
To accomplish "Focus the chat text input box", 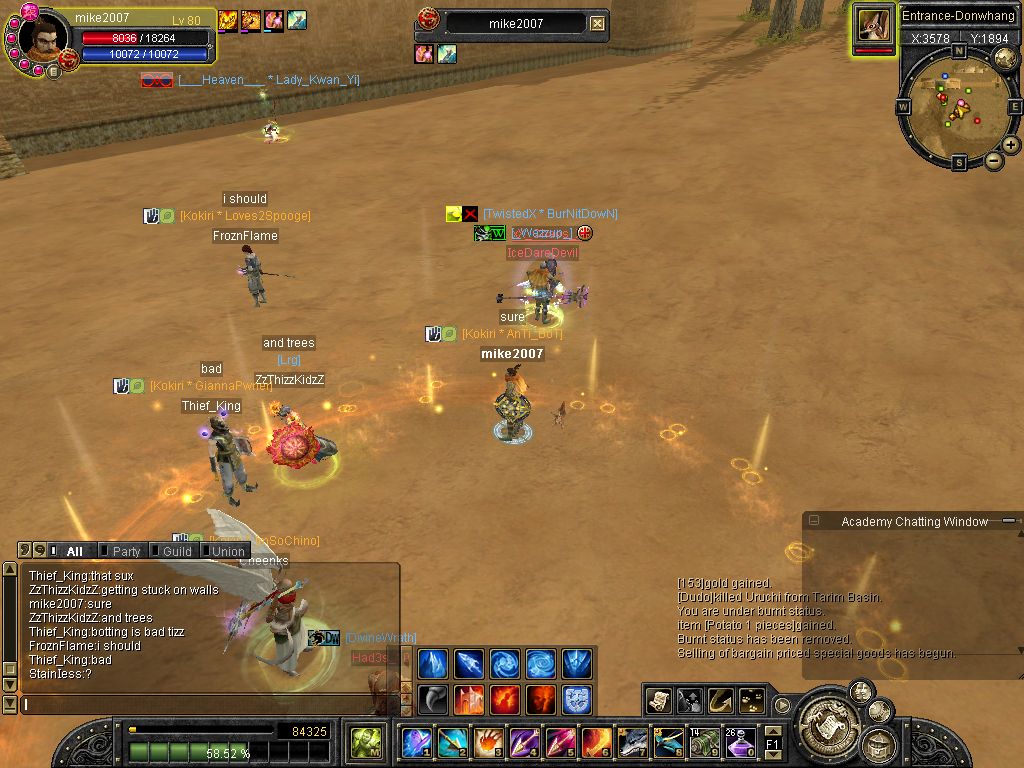I will (x=200, y=705).
